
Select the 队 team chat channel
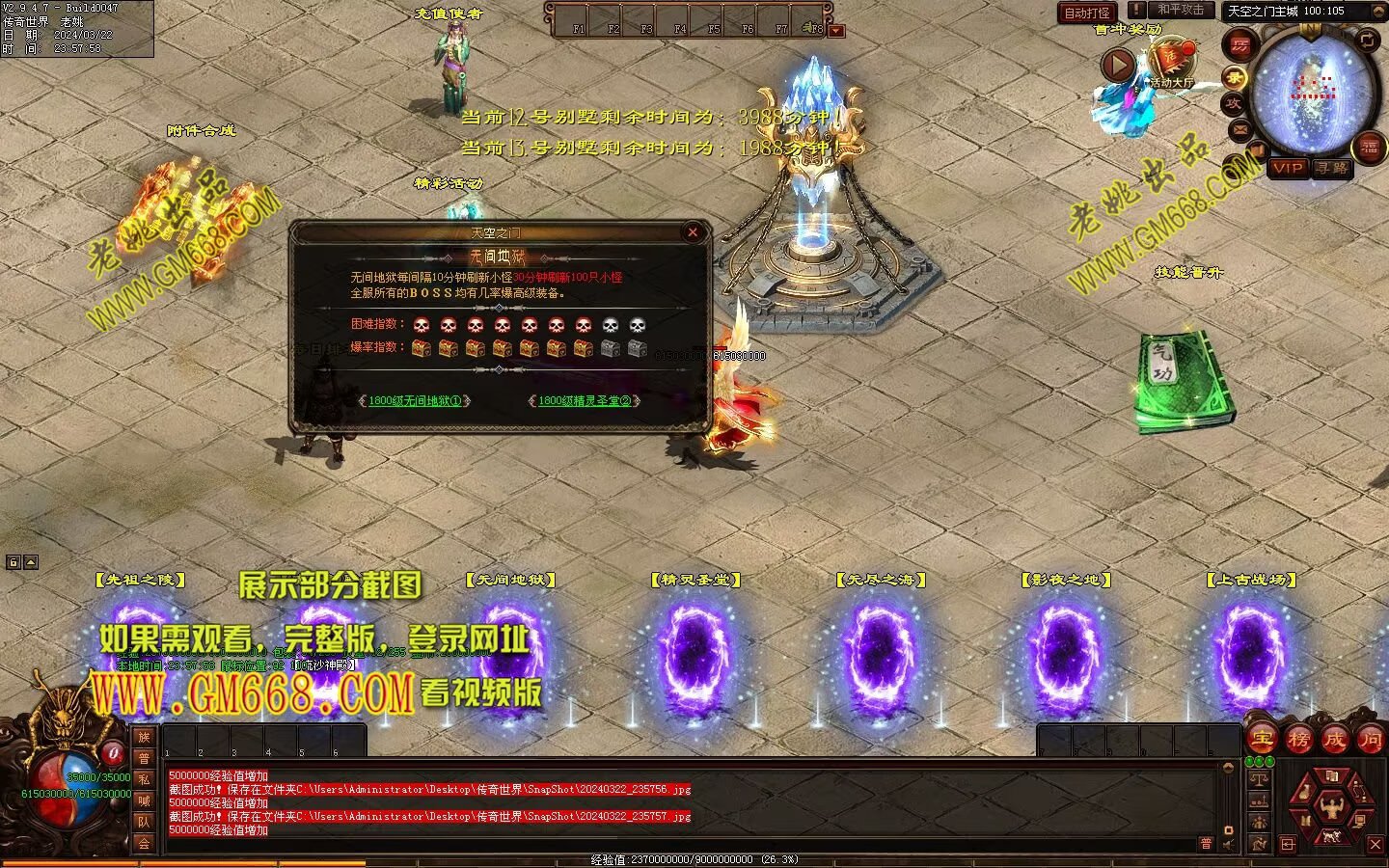144,822
